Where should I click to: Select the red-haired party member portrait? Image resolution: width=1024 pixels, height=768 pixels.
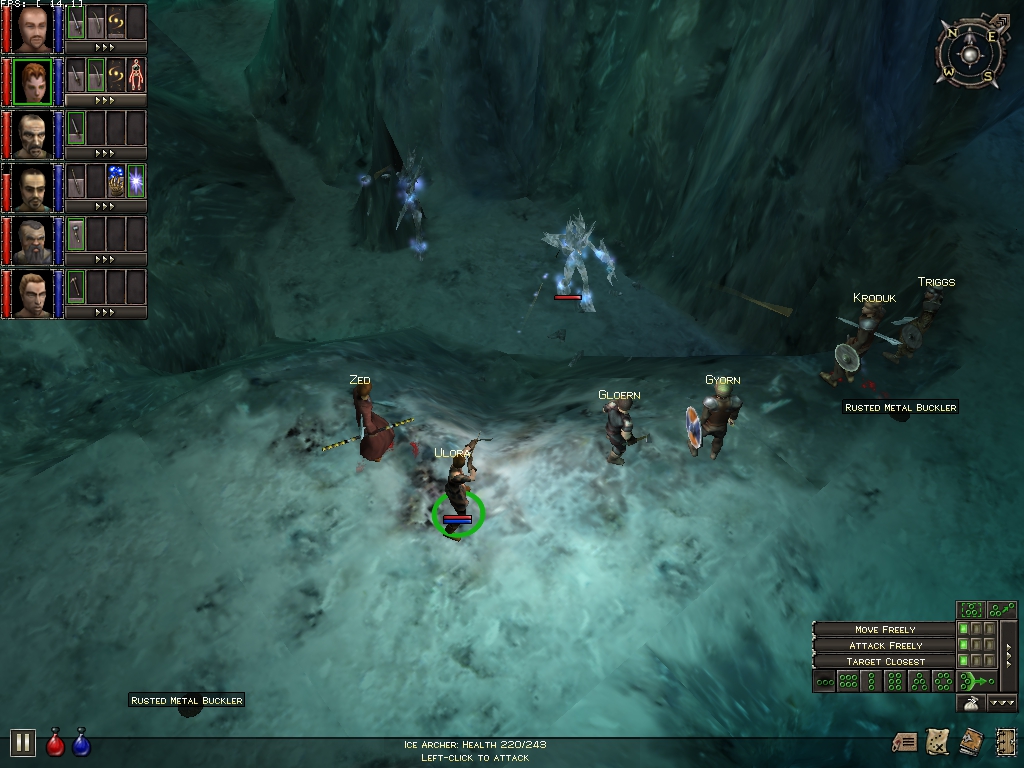[33, 82]
